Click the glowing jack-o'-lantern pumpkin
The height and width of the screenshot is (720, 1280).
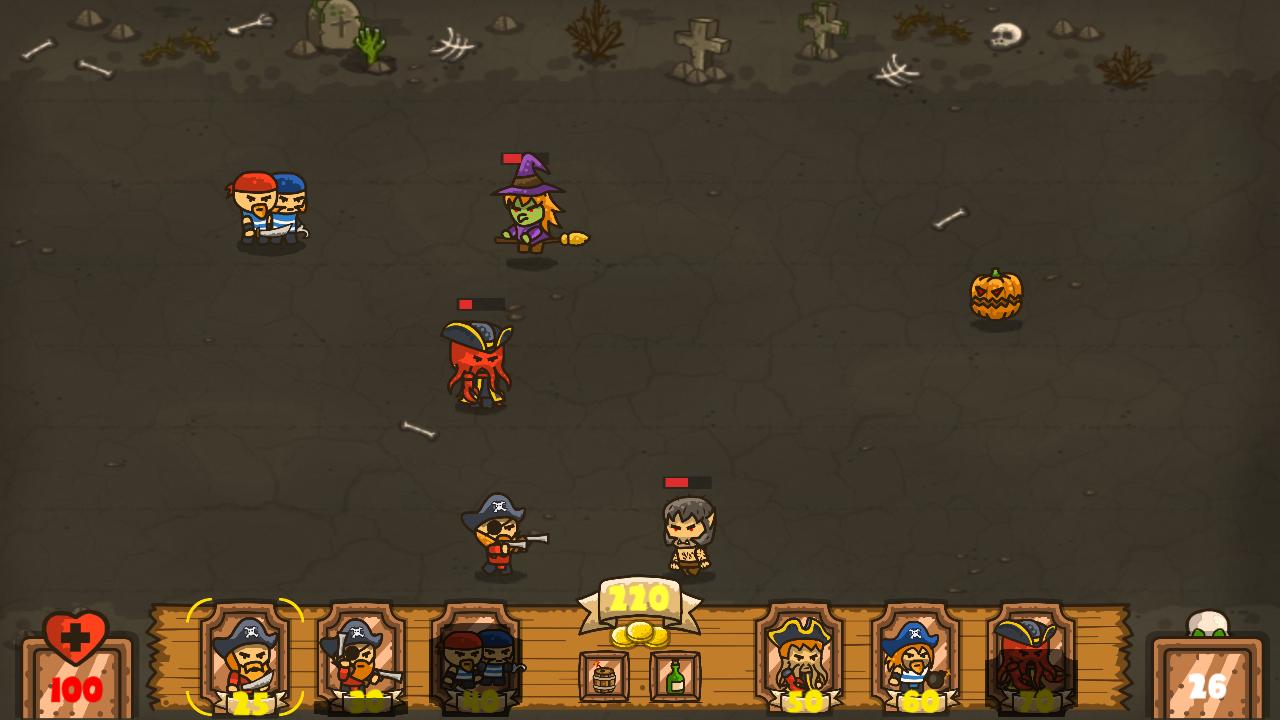tap(996, 295)
